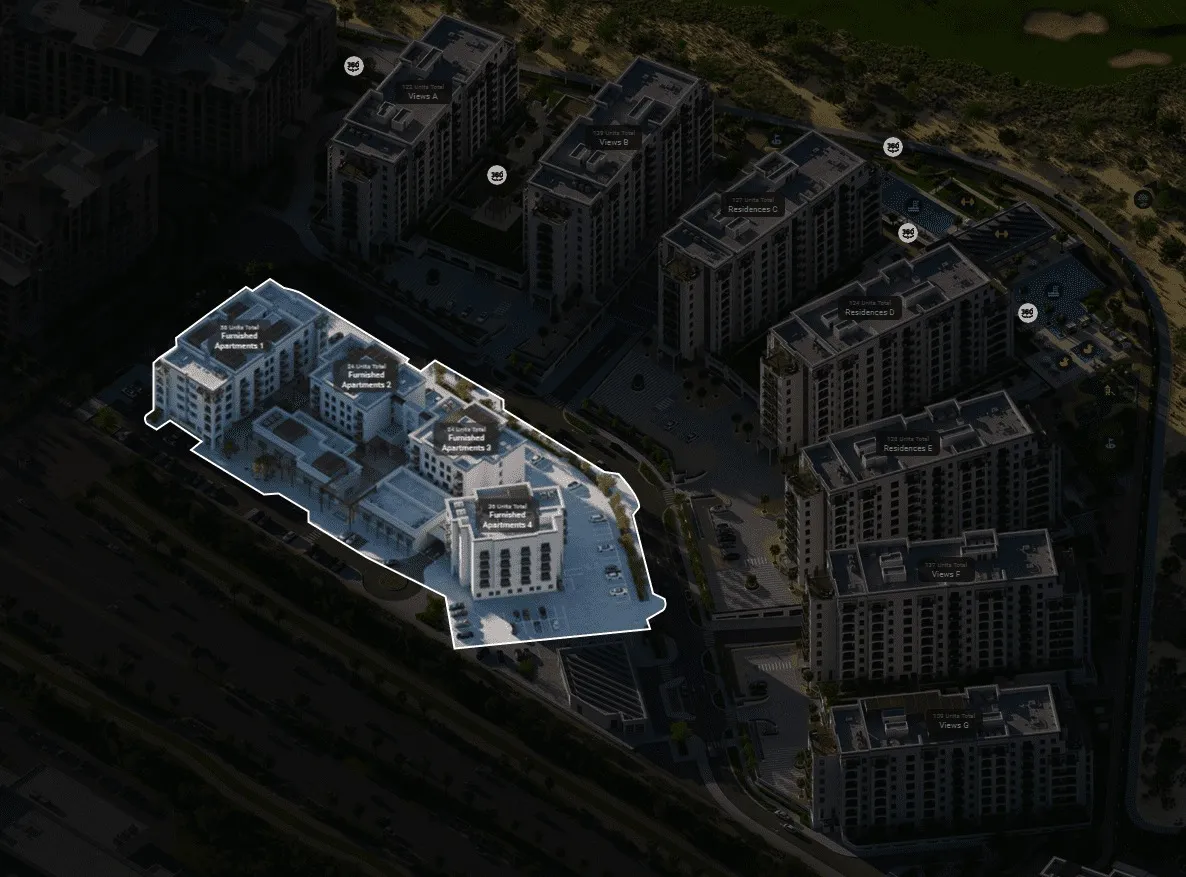Launch the 360 view between Views A and B
This screenshot has width=1186, height=877.
pyautogui.click(x=496, y=175)
